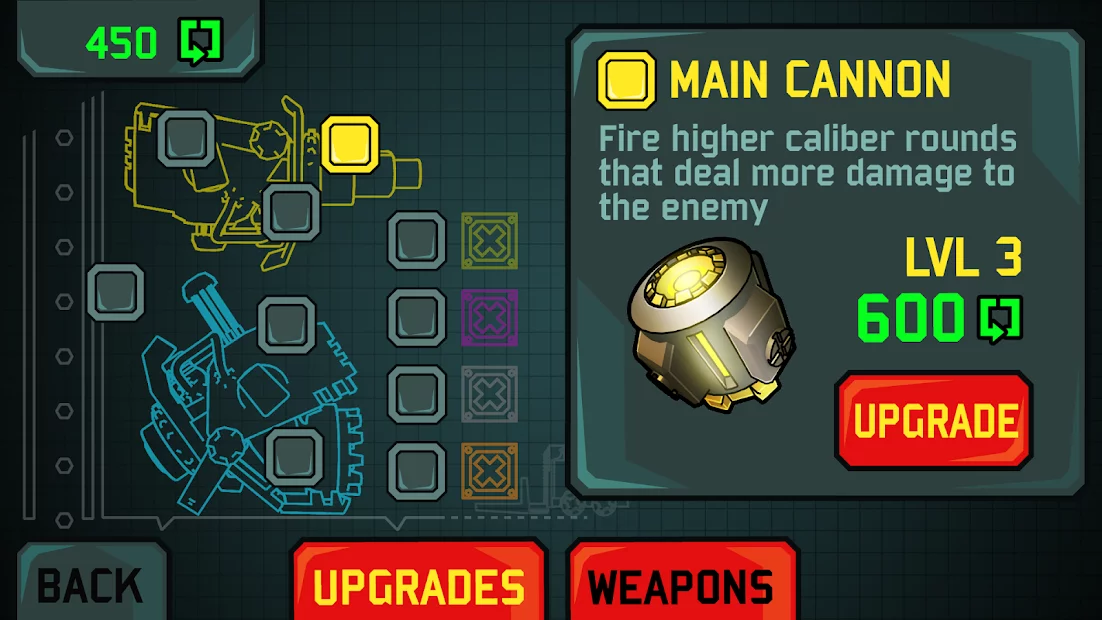The height and width of the screenshot is (620, 1102).
Task: Select the orange crate weapon slot
Action: click(x=489, y=471)
